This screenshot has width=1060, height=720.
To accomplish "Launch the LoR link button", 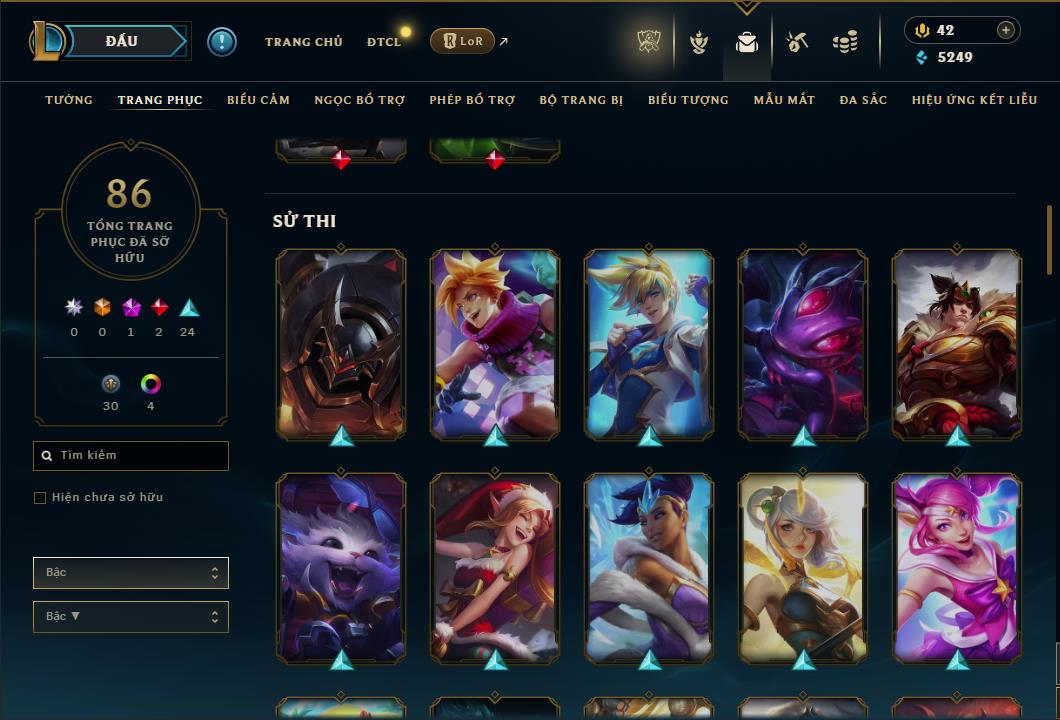I will click(463, 41).
